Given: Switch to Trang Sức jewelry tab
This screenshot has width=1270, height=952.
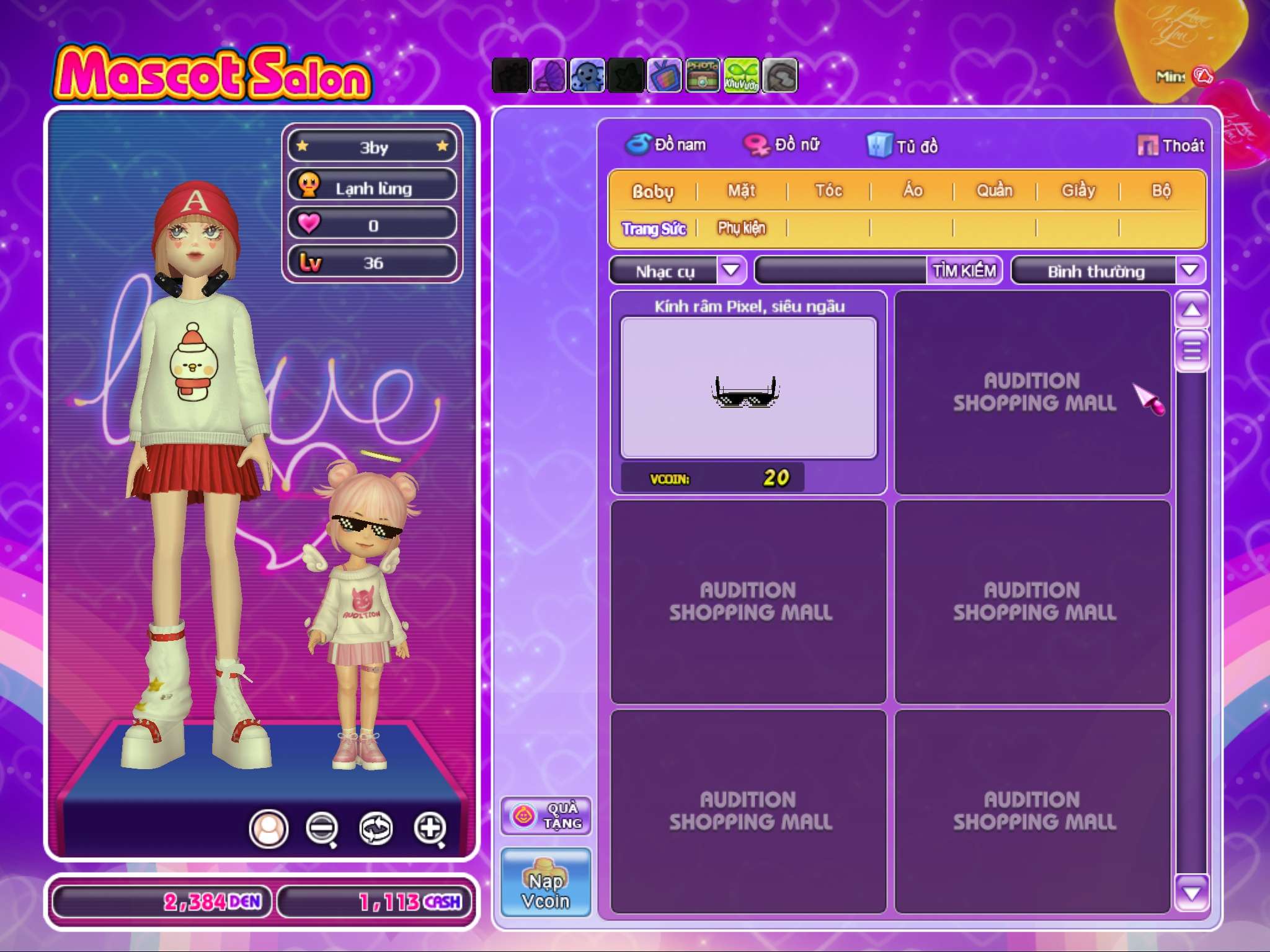Looking at the screenshot, I should click(x=654, y=229).
